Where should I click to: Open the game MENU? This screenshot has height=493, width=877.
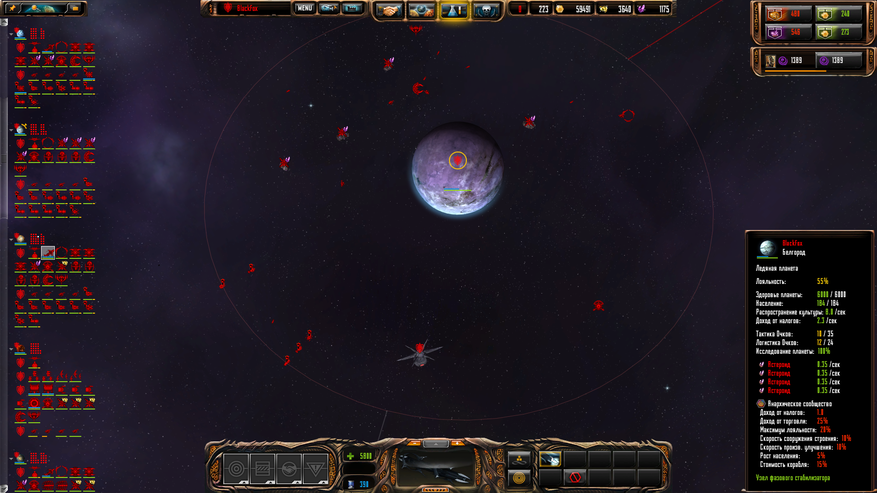click(x=304, y=8)
